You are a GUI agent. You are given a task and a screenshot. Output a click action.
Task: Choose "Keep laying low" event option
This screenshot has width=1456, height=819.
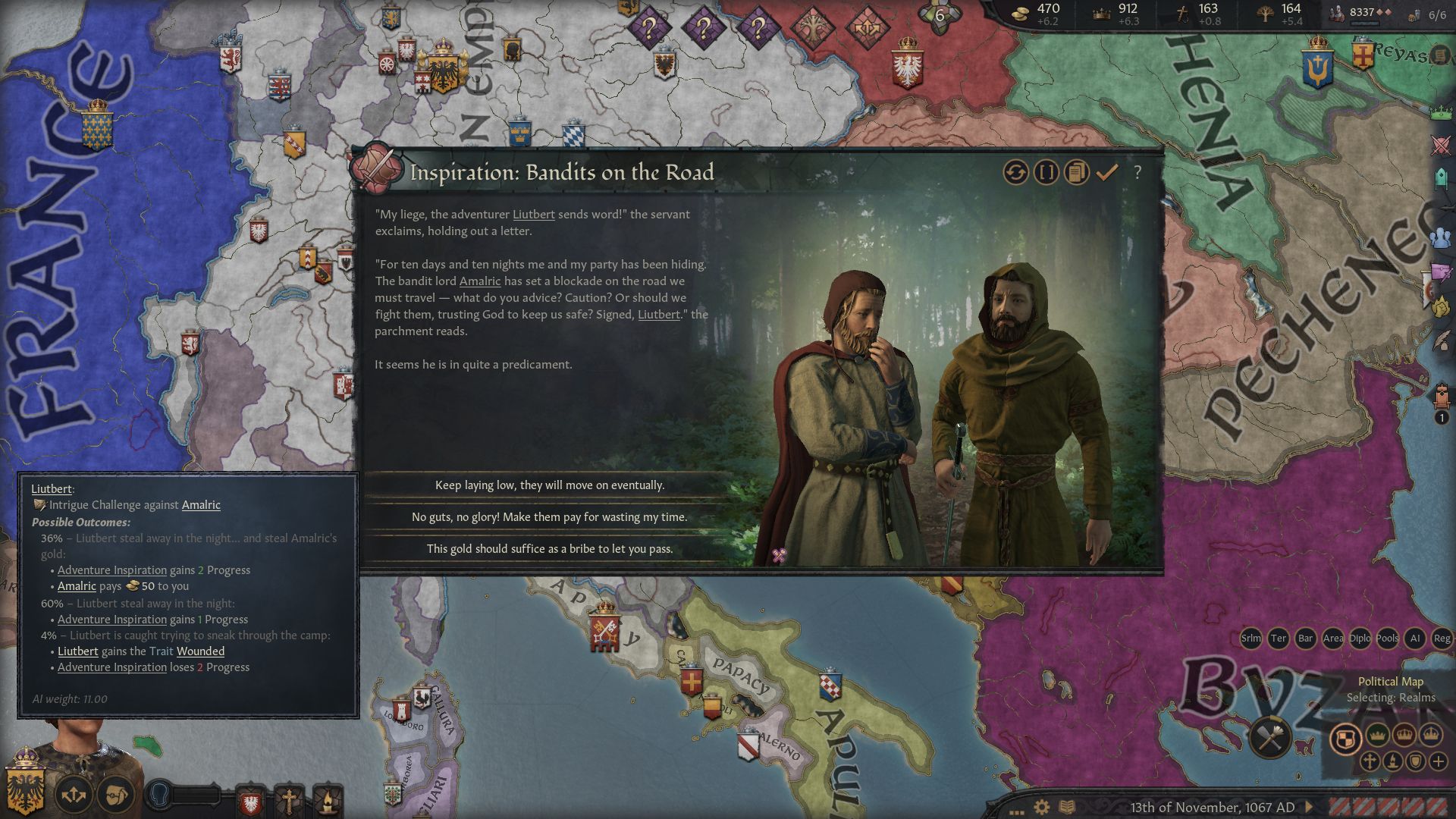549,485
